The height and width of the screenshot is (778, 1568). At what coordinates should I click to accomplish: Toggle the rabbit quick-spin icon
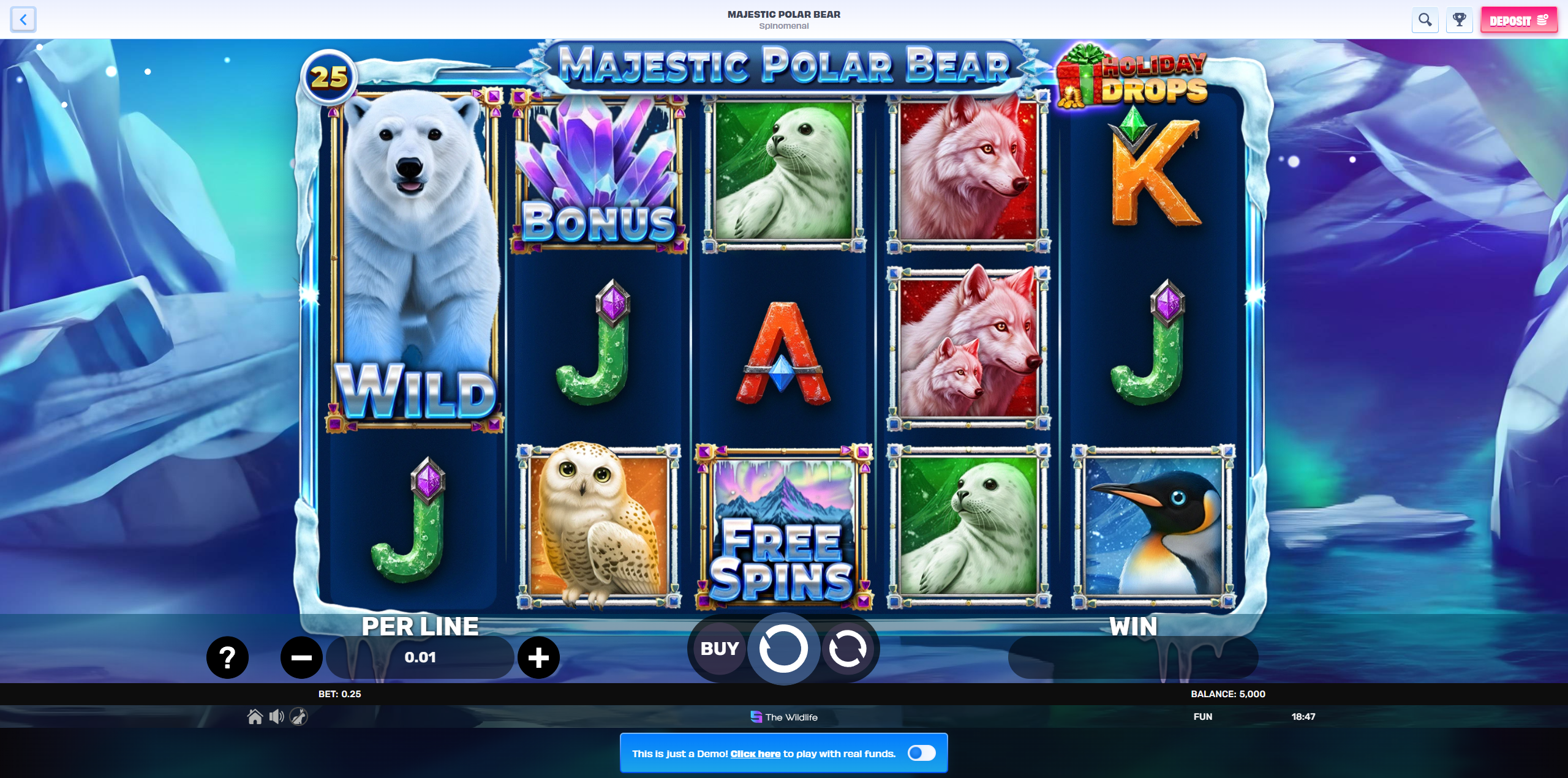click(x=298, y=716)
